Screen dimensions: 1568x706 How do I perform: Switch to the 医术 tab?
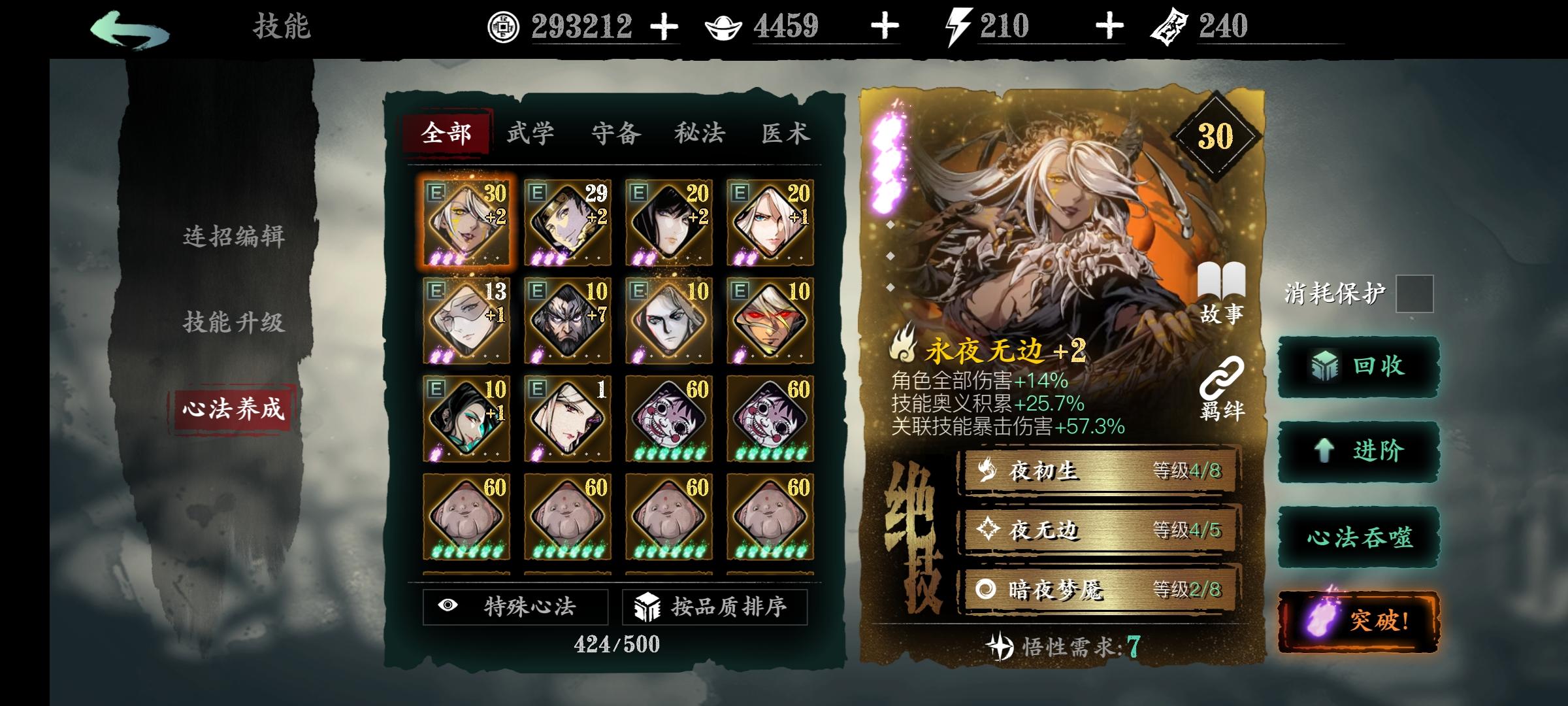click(x=788, y=131)
